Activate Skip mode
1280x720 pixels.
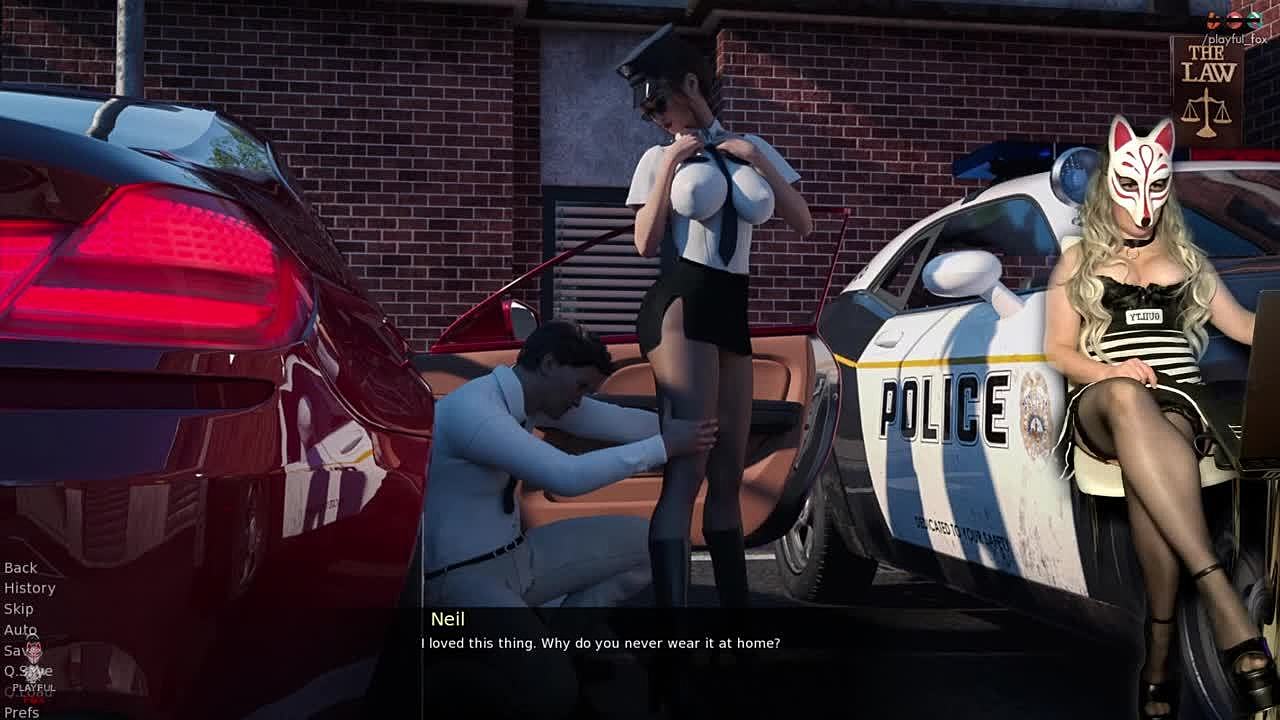pos(19,609)
